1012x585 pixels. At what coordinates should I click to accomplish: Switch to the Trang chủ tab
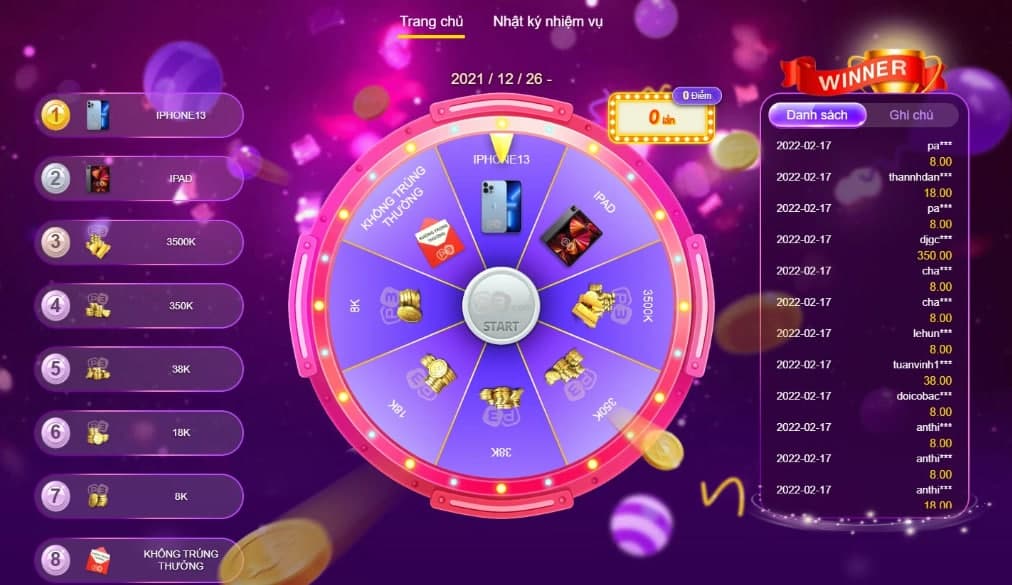coord(431,21)
